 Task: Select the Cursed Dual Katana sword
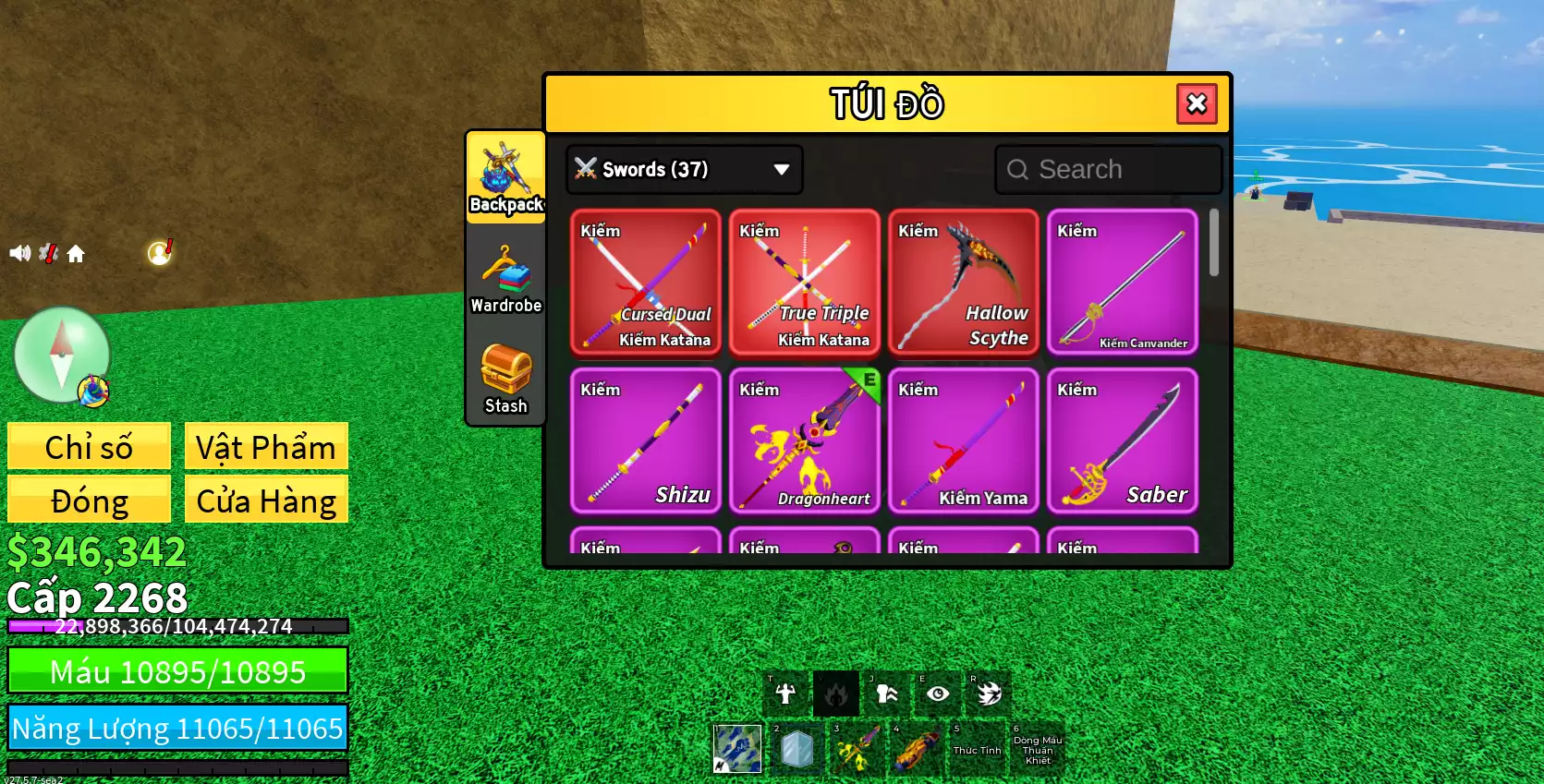point(646,283)
